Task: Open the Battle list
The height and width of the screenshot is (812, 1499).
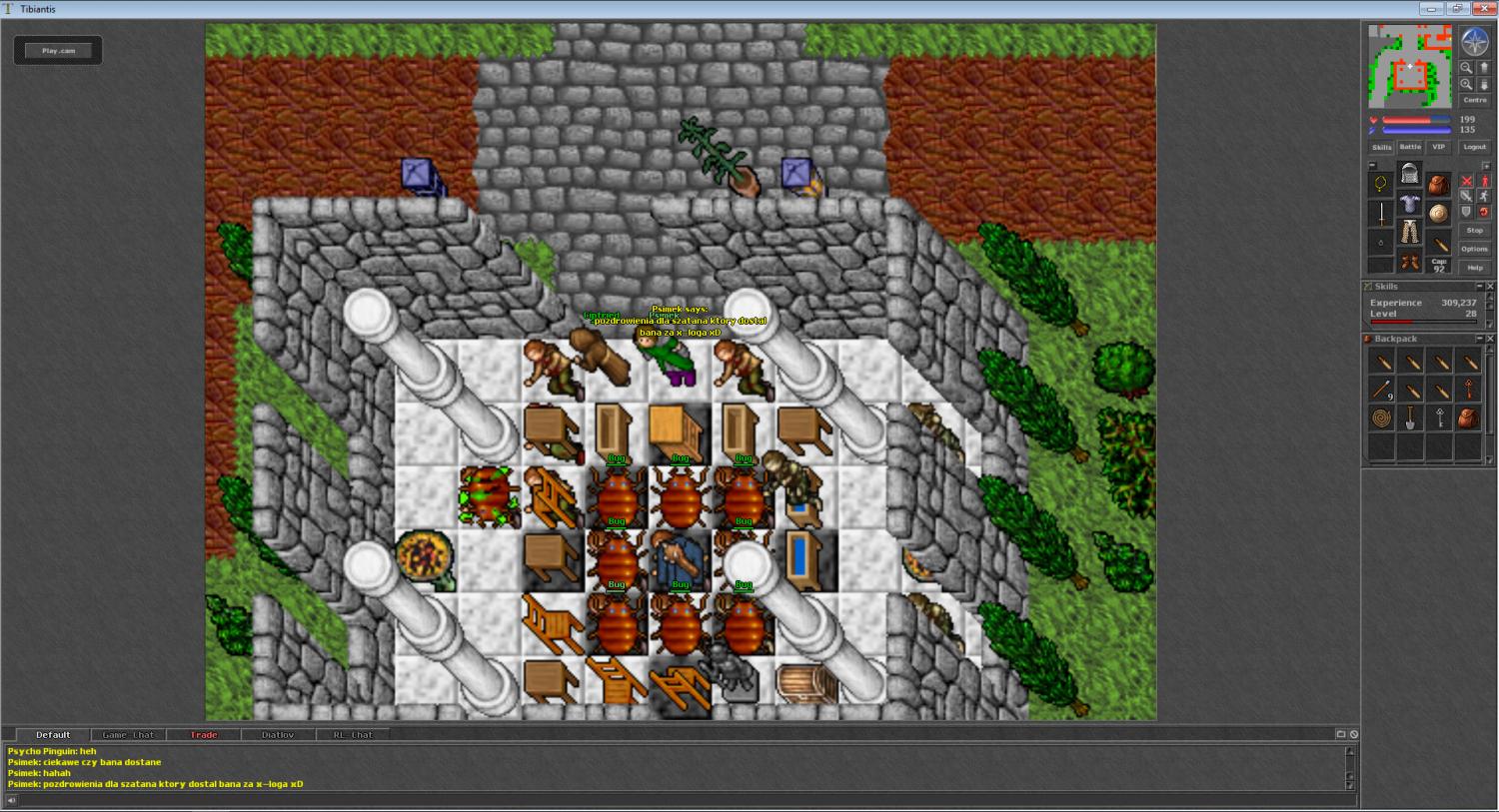Action: coord(1409,147)
